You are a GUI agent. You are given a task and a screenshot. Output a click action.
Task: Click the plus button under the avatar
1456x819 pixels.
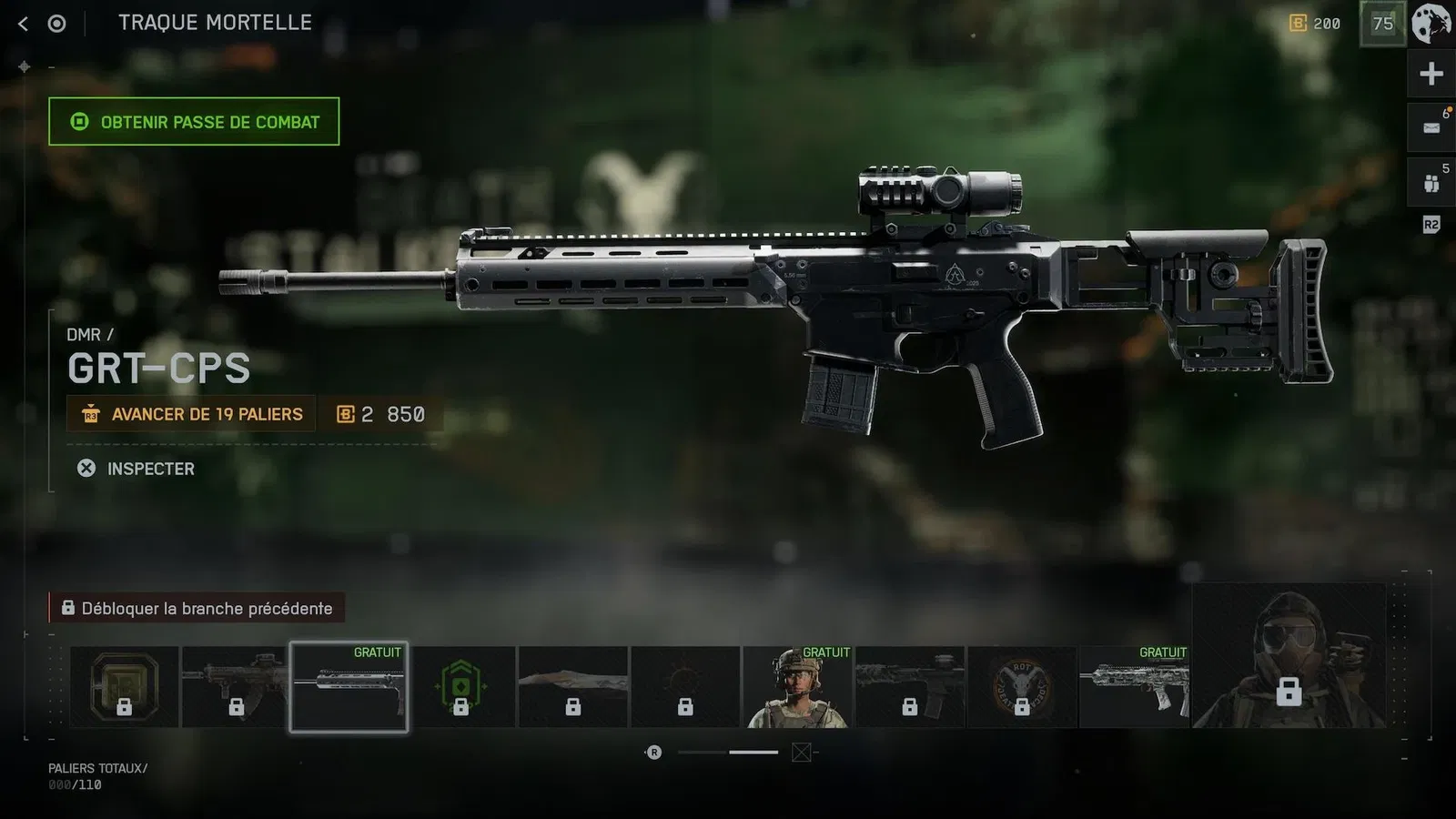click(x=1431, y=75)
